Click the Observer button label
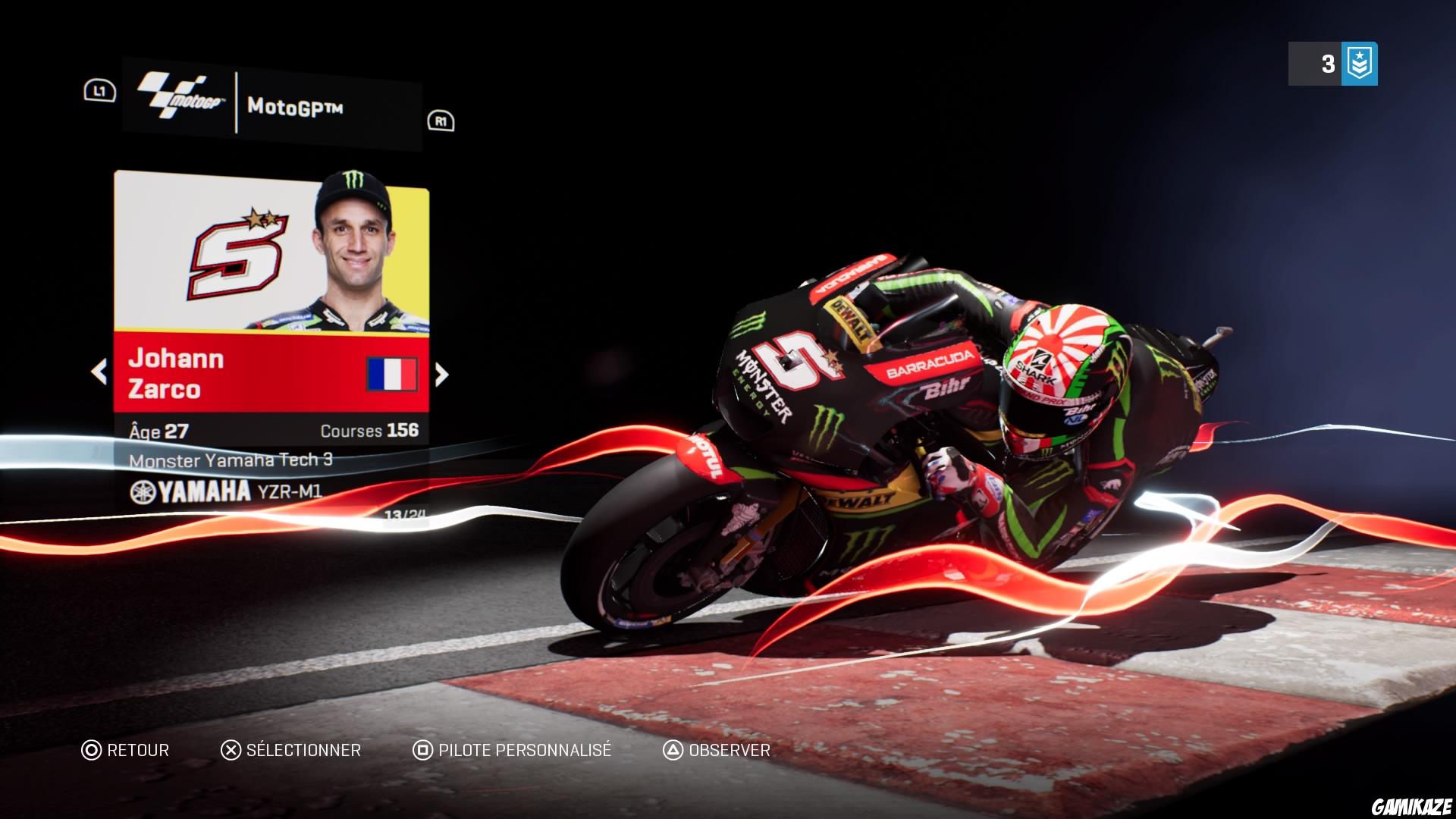 [x=728, y=751]
